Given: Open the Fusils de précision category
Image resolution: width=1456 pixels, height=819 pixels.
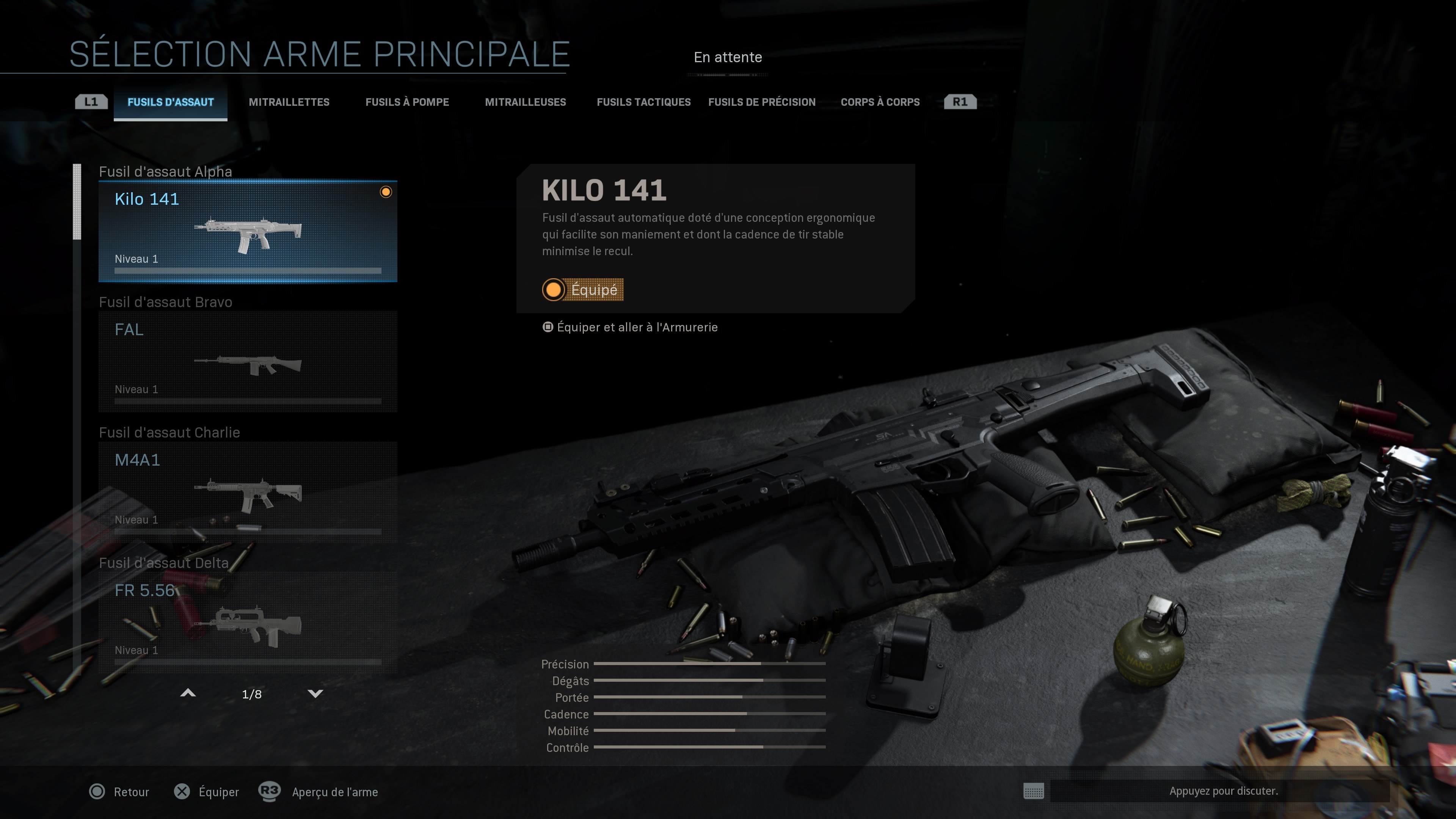Looking at the screenshot, I should tap(761, 102).
